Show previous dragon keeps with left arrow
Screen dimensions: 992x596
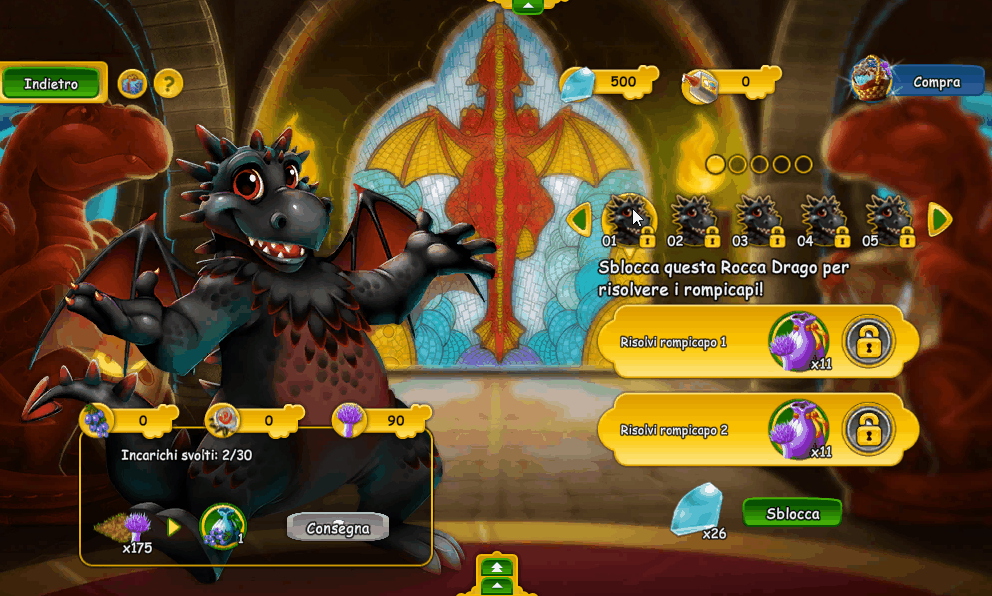[x=578, y=219]
